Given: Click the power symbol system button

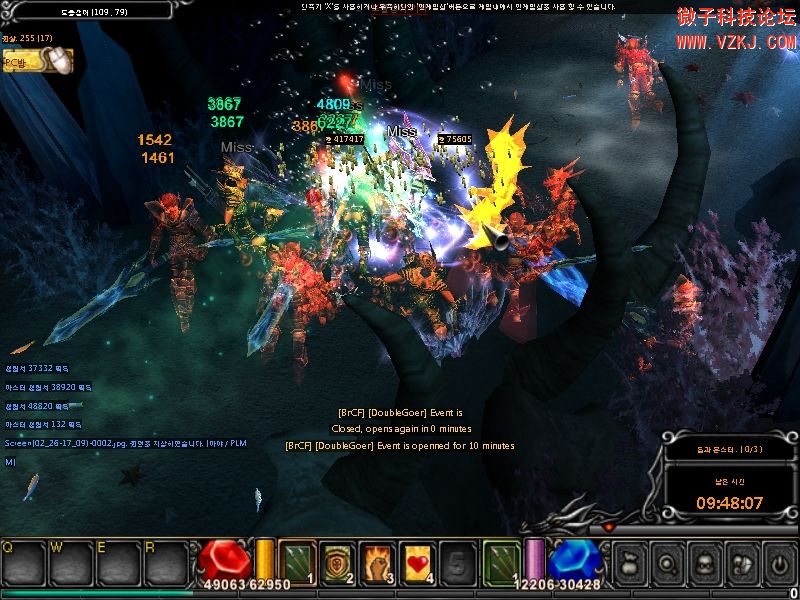Looking at the screenshot, I should 778,561.
